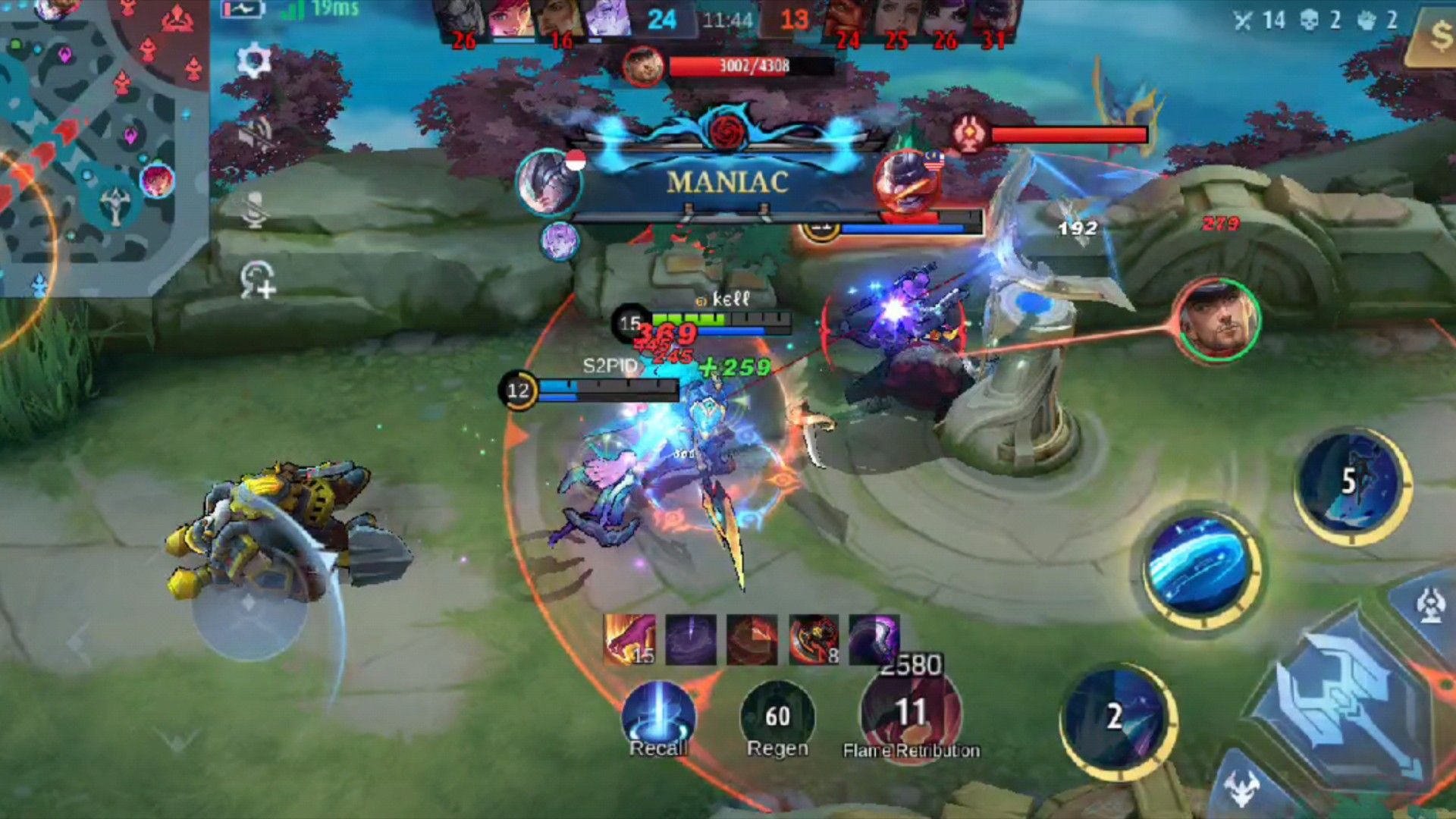1456x819 pixels.
Task: Toggle the microphone icon
Action: pyautogui.click(x=256, y=209)
